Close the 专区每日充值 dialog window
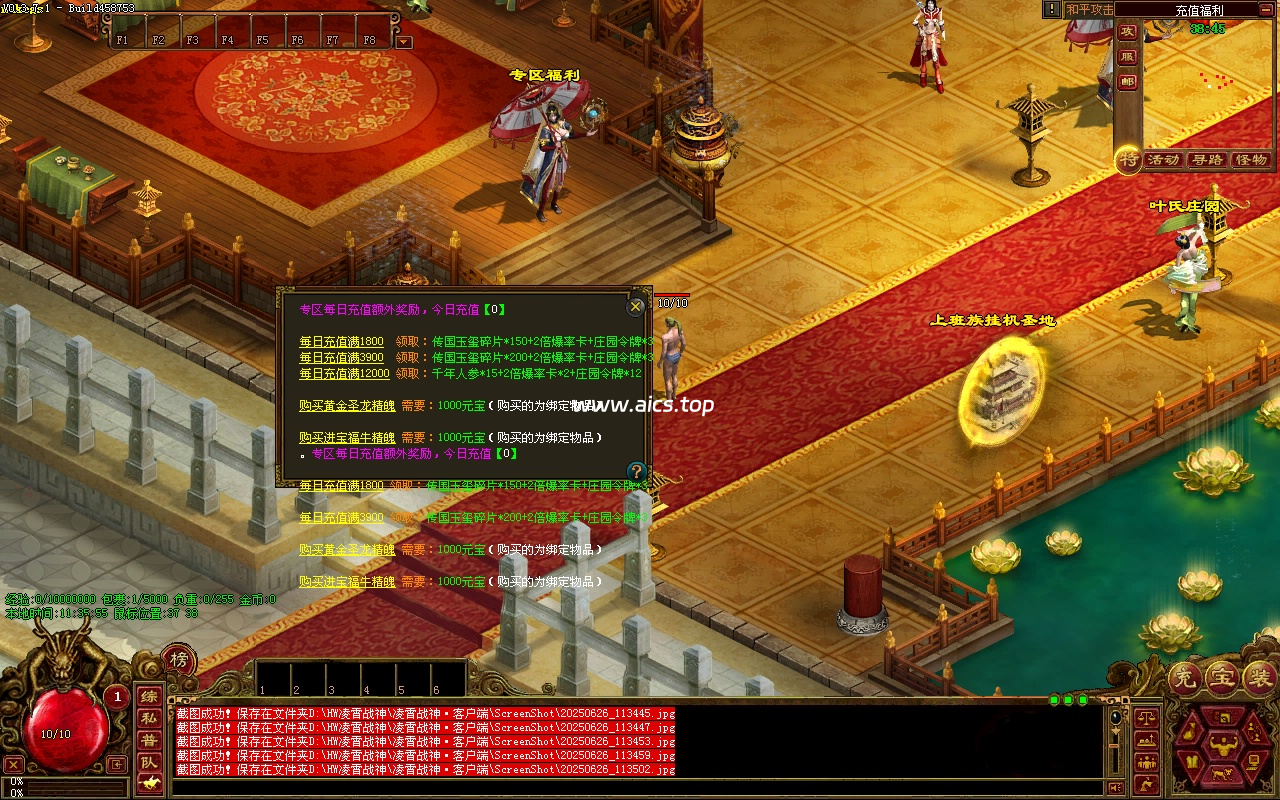1280x800 pixels. [x=636, y=307]
